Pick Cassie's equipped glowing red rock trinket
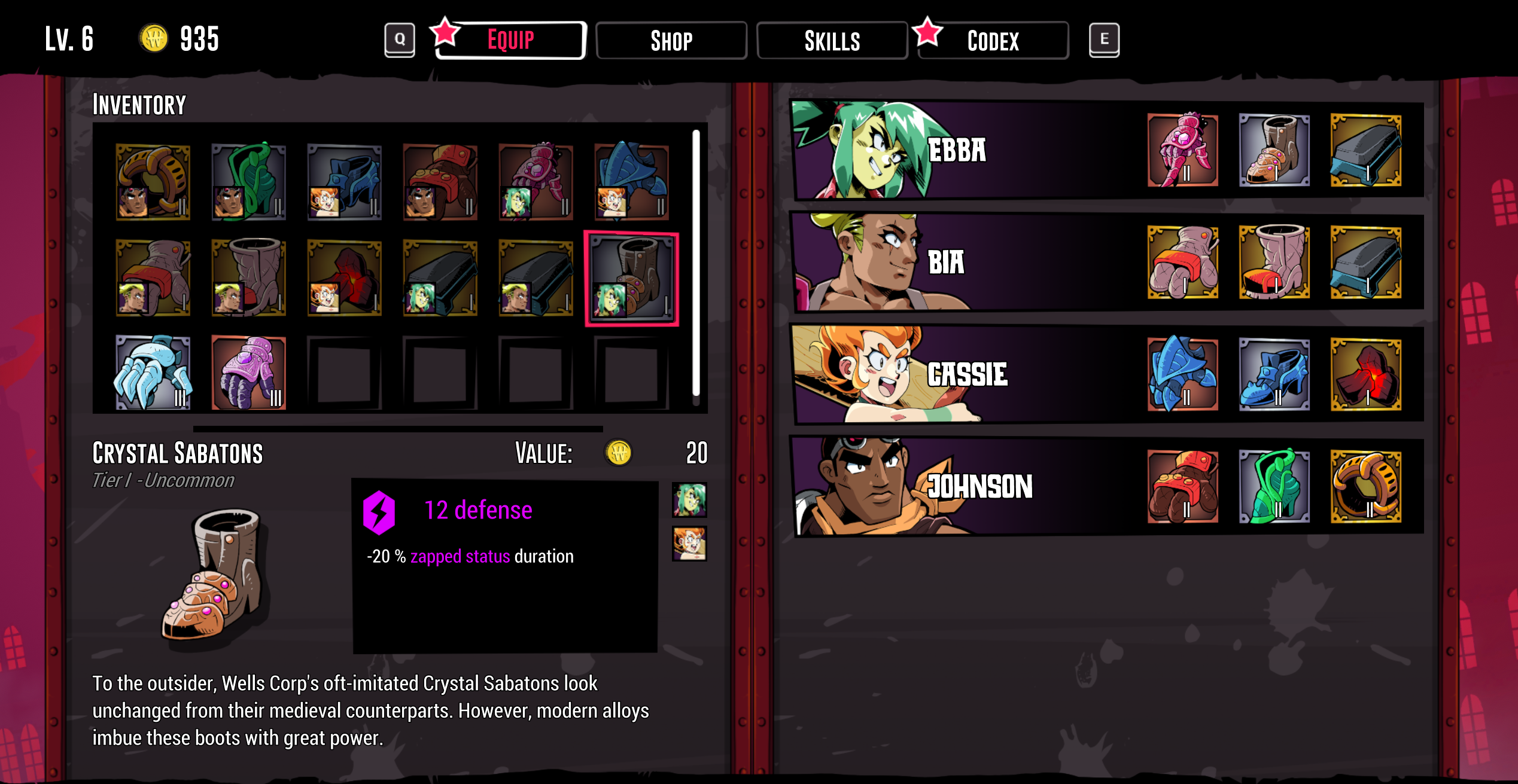The height and width of the screenshot is (784, 1518). point(1365,375)
